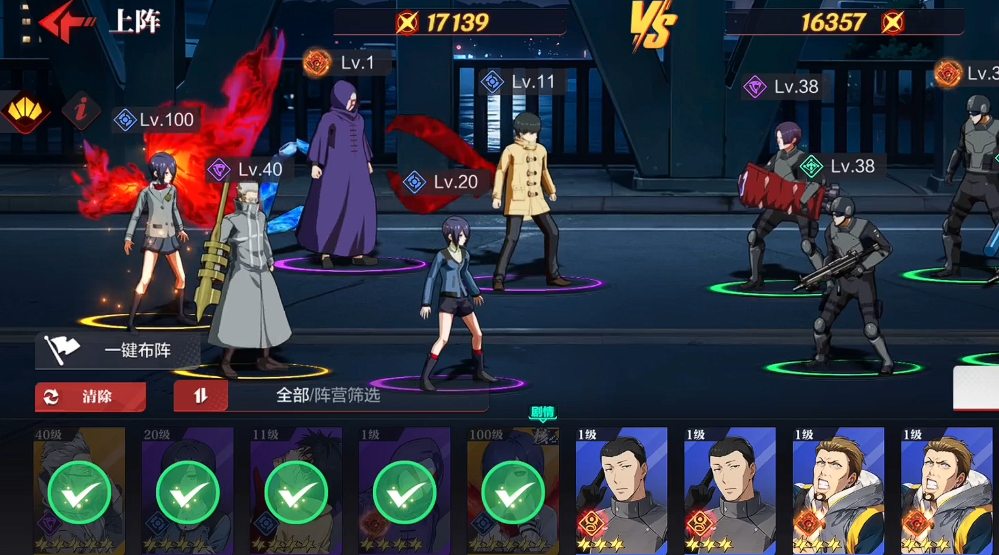Deselect the 100级 hero card
999x555 pixels.
click(512, 490)
